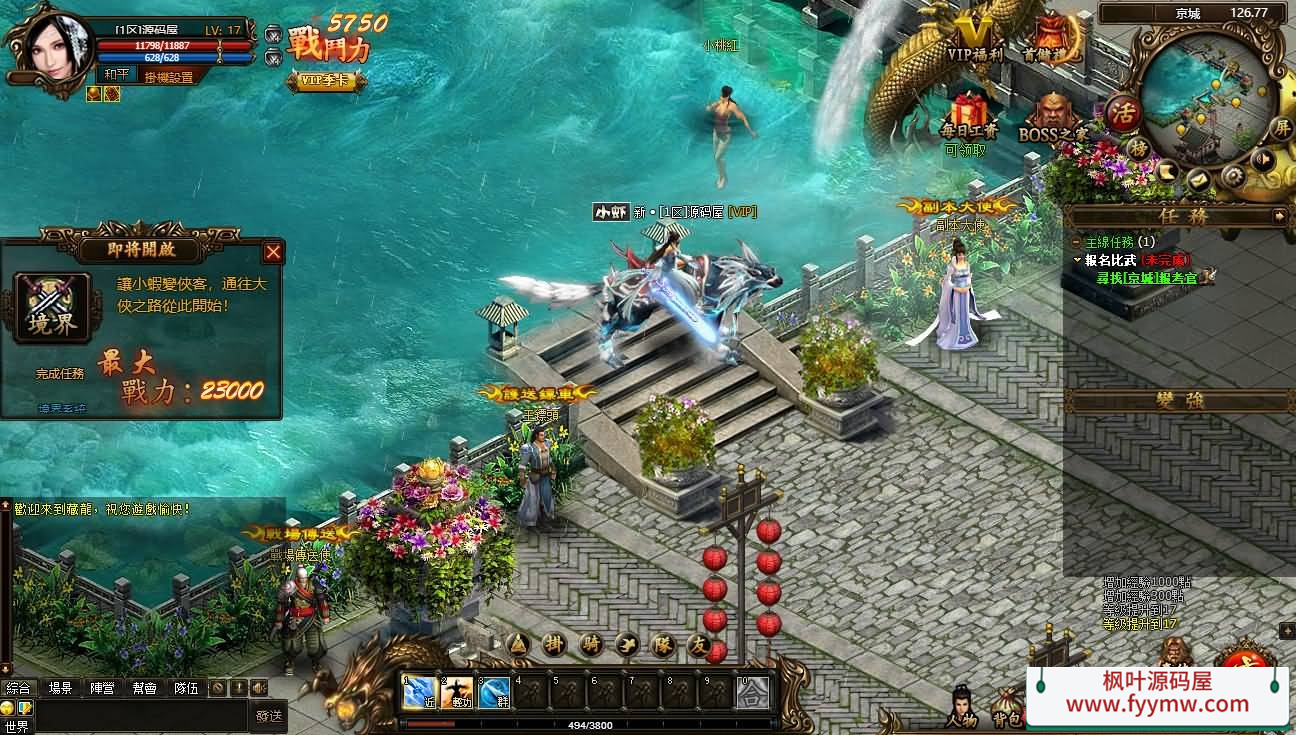Image resolution: width=1296 pixels, height=735 pixels.
Task: Close the 即將開啟 preview panel
Action: [x=273, y=253]
